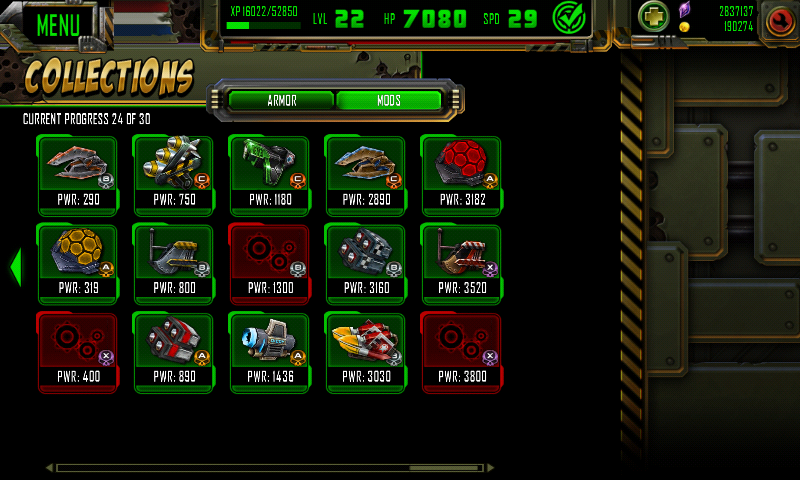800x480 pixels.
Task: Select the PWR: 3160 mod card
Action: [365, 263]
